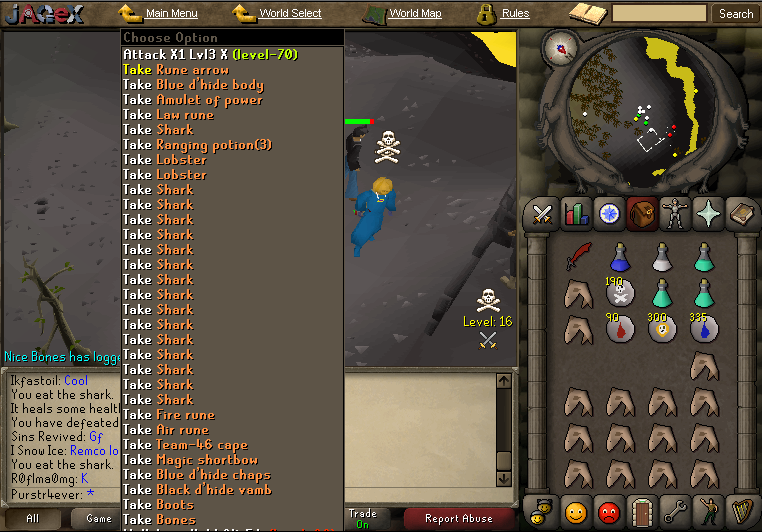This screenshot has height=532, width=762.
Task: Switch to the crossed-swords combat tab
Action: pos(542,213)
